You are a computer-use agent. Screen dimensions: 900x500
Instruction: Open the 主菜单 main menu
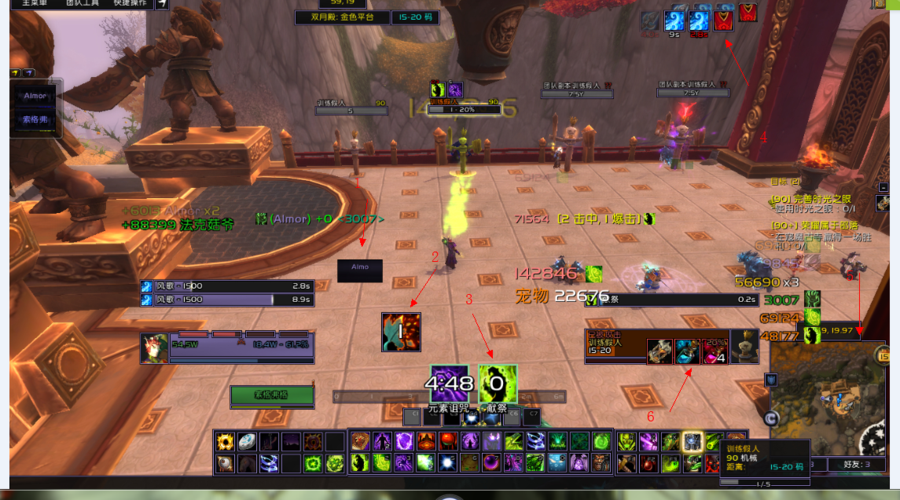pyautogui.click(x=30, y=3)
